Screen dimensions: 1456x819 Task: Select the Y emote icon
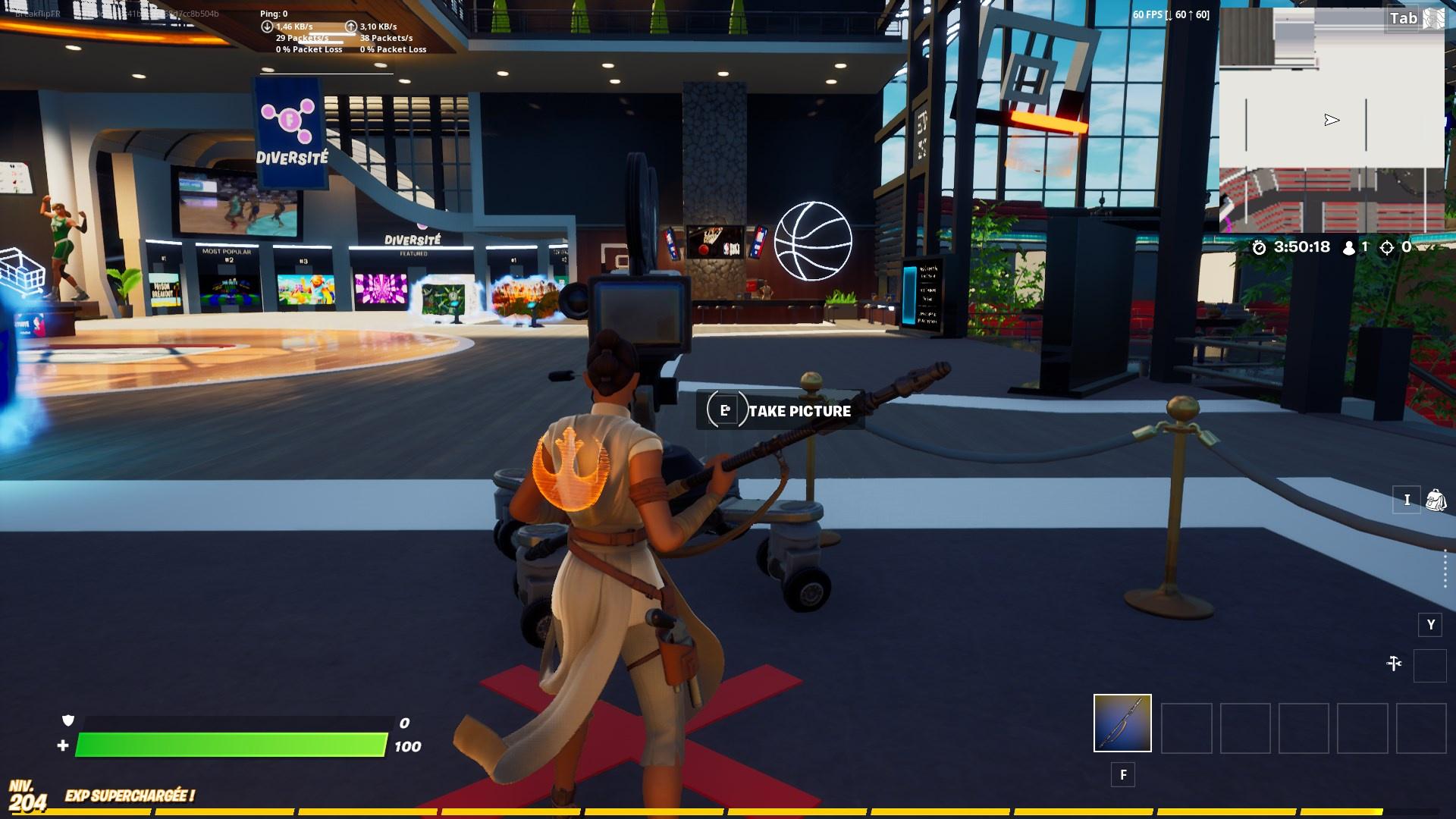1430,625
